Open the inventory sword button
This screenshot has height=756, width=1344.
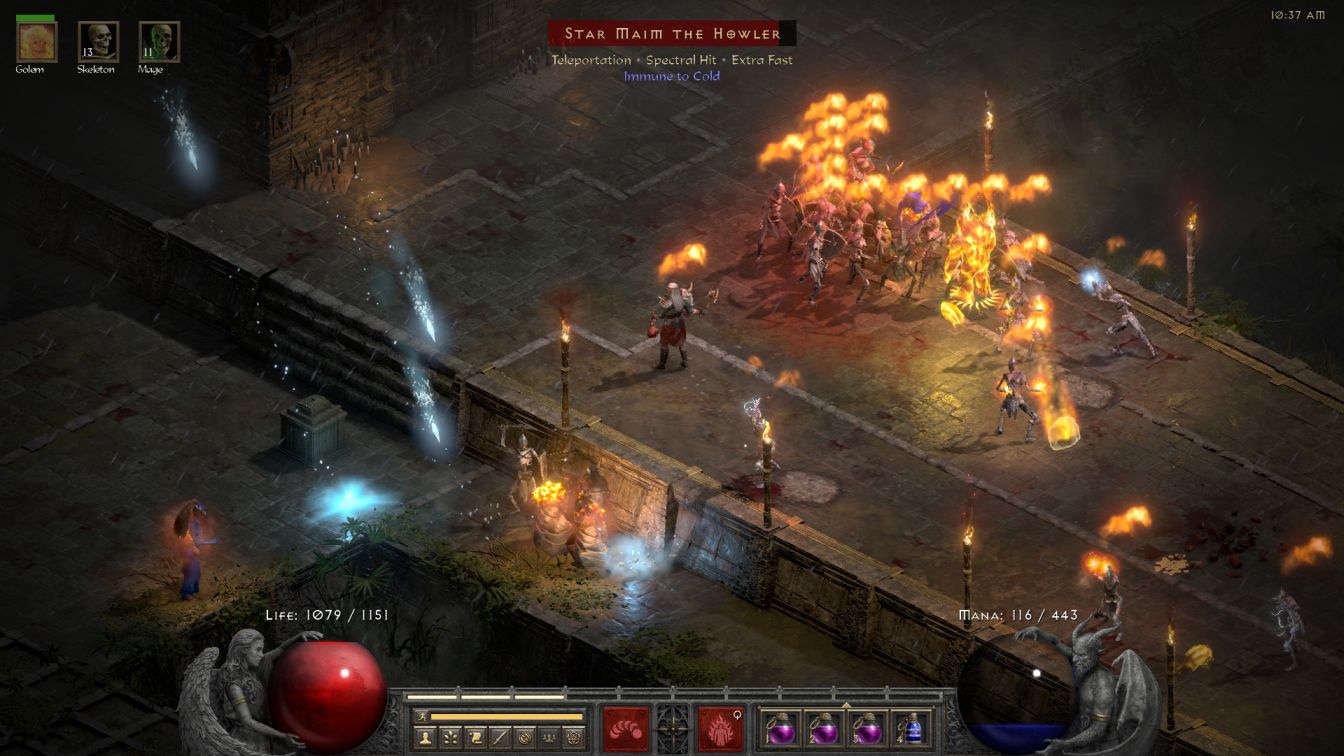pyautogui.click(x=499, y=738)
